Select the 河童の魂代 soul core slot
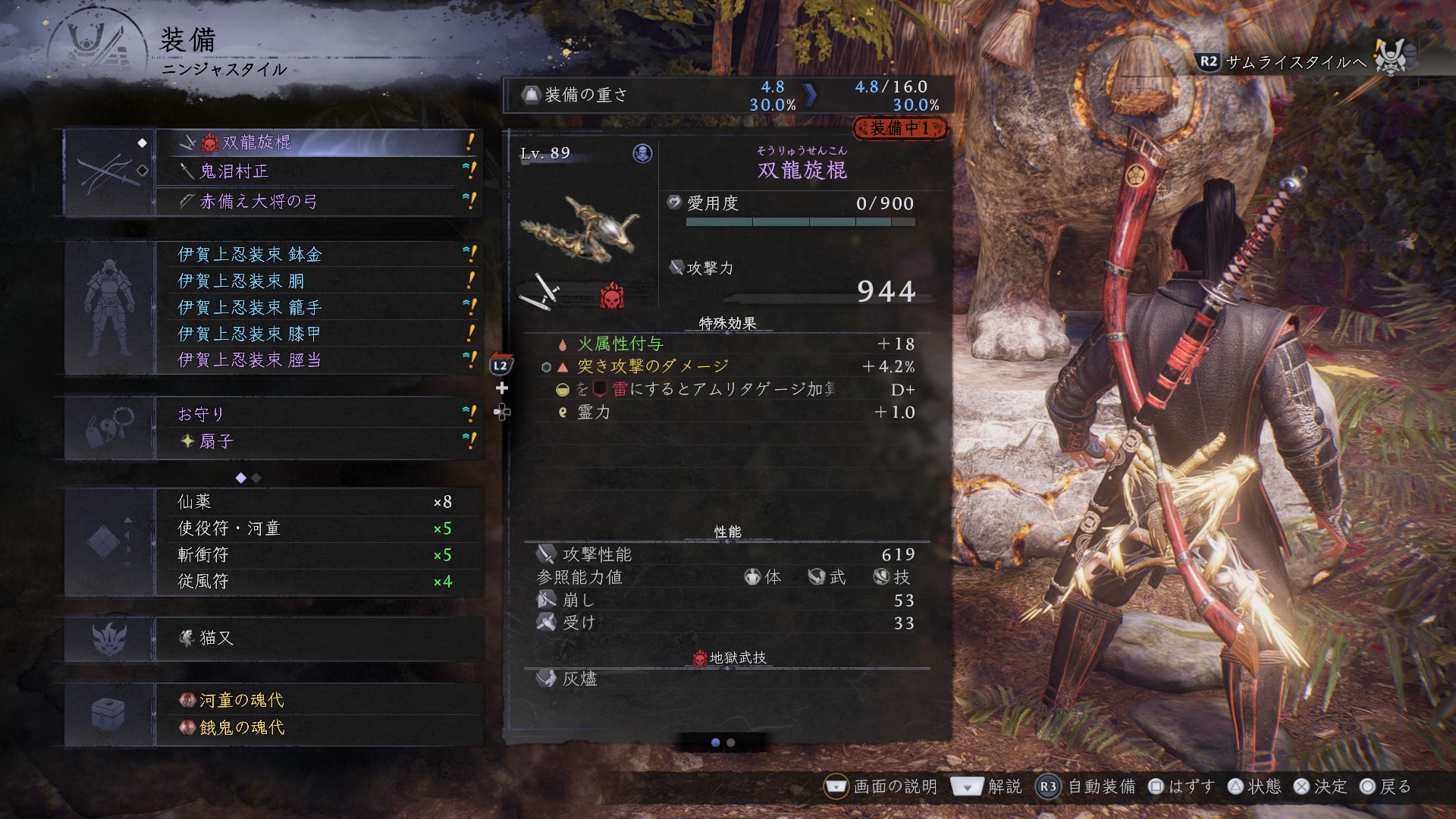Image resolution: width=1456 pixels, height=819 pixels. (x=318, y=700)
